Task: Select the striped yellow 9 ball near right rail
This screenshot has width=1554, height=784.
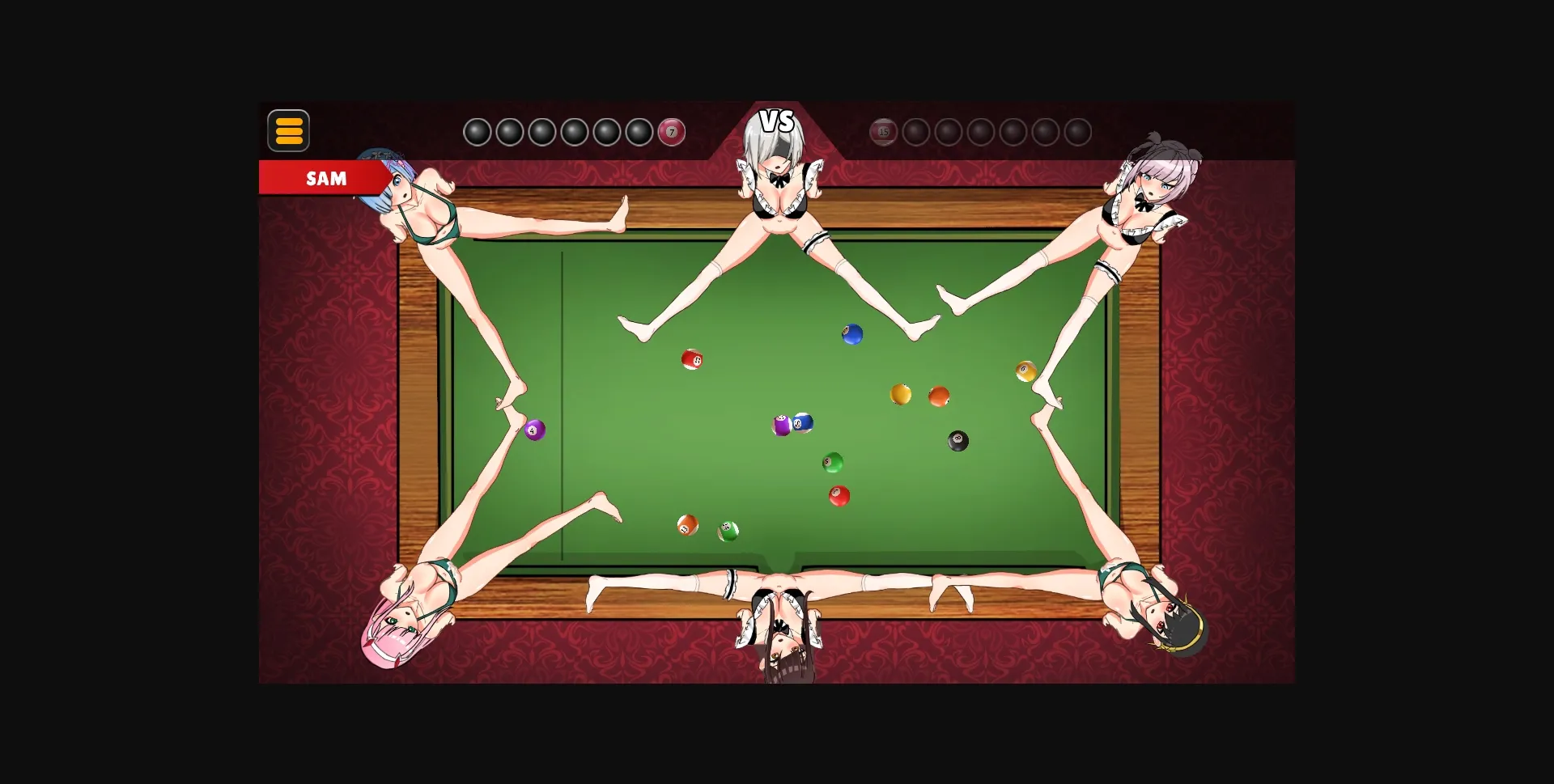Action: pos(1025,371)
